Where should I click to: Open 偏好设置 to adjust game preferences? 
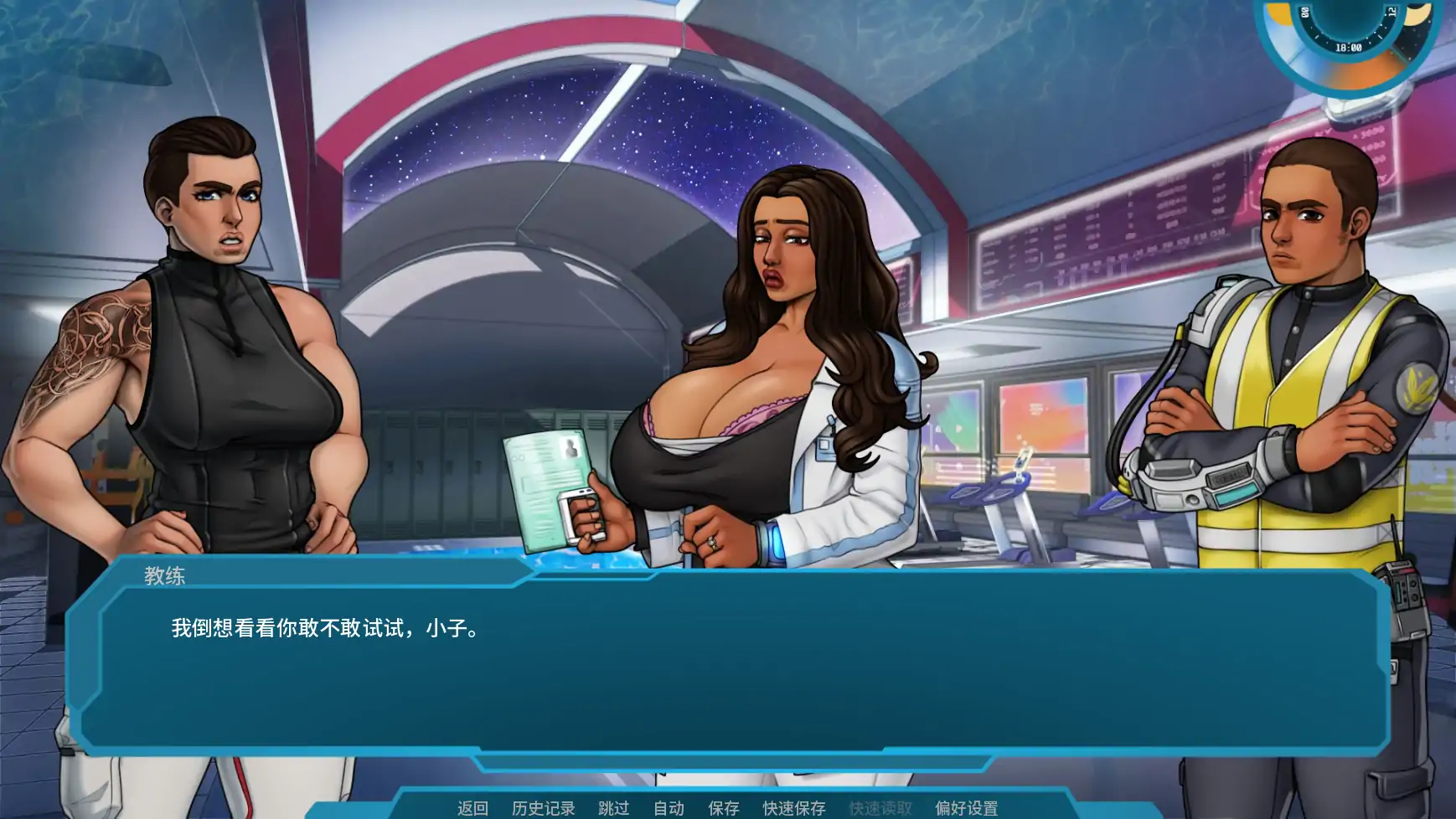(966, 807)
